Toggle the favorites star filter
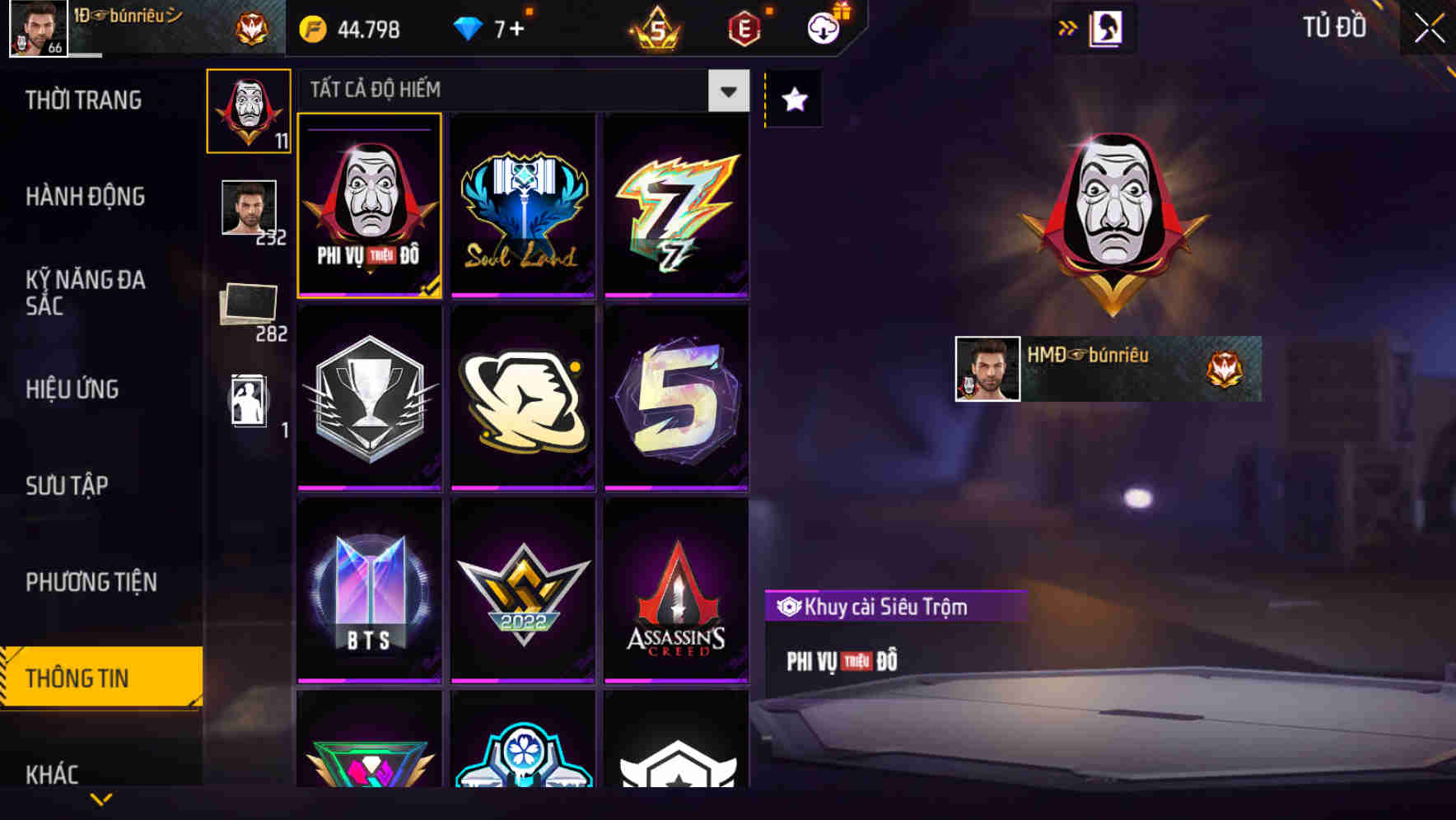 point(793,99)
